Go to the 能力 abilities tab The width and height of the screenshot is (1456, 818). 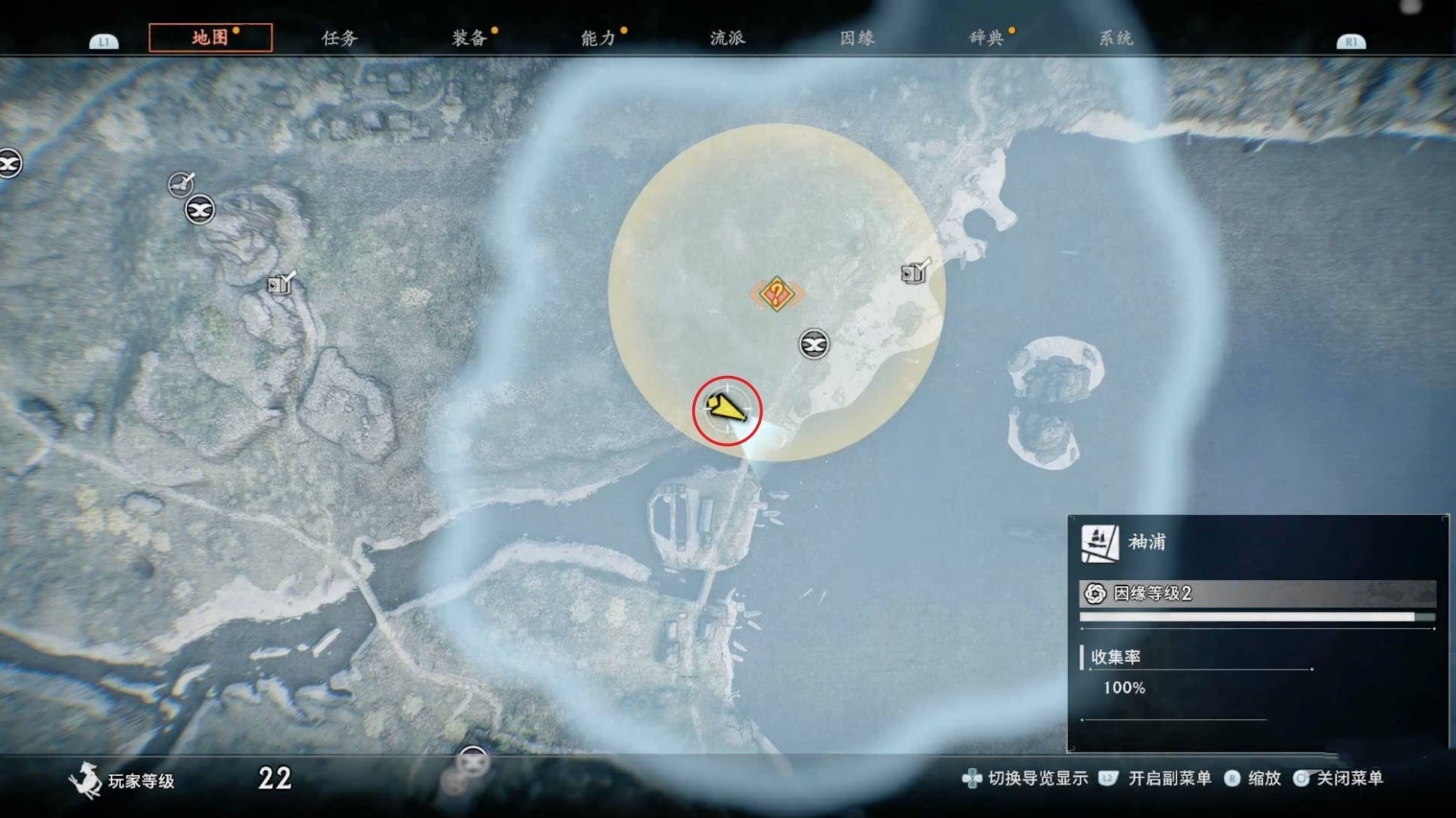click(598, 38)
